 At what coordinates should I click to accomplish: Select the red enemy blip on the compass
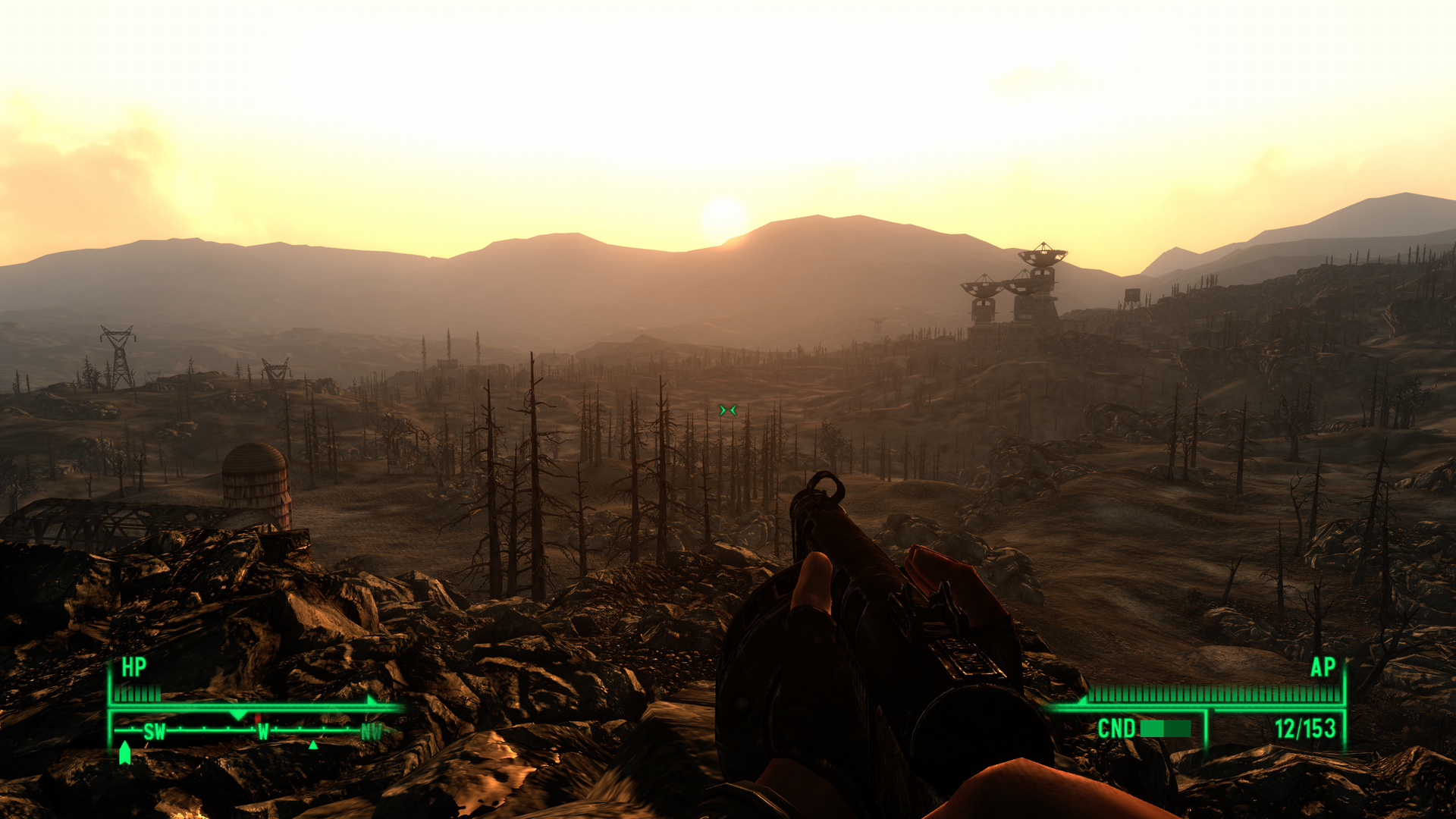click(258, 718)
